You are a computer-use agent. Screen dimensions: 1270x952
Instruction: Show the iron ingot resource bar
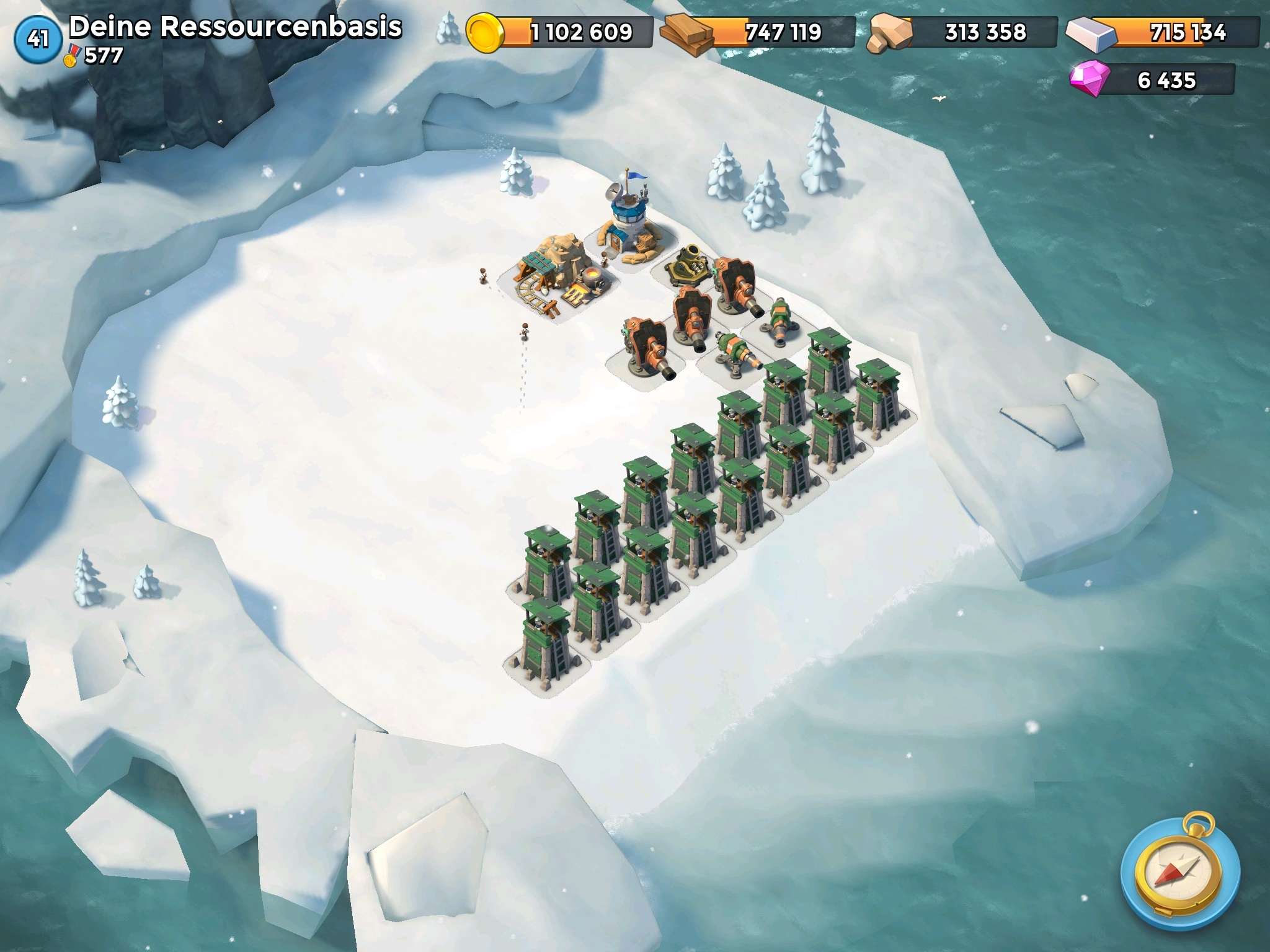(1163, 32)
